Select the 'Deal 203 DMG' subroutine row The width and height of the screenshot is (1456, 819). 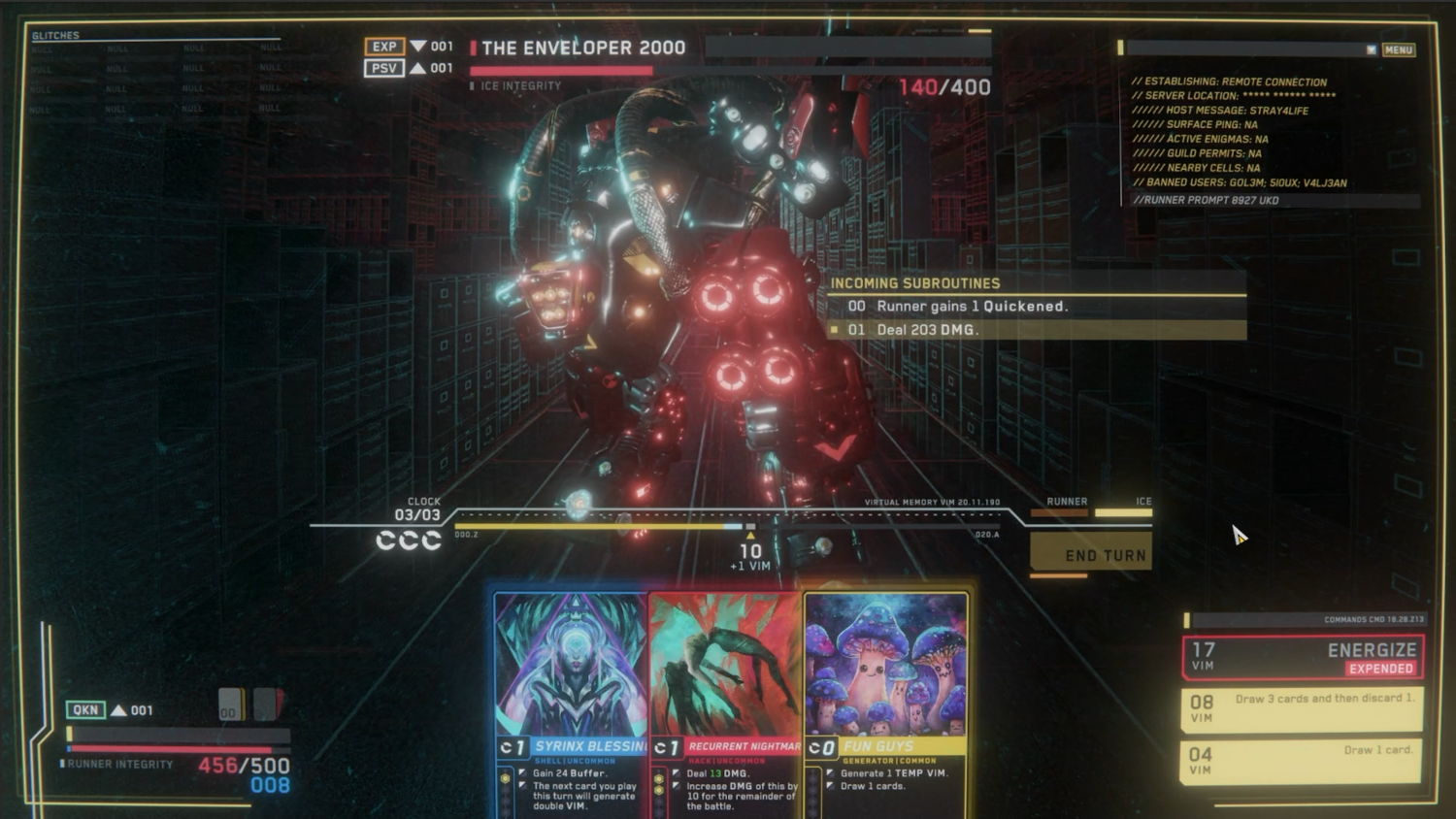[1037, 330]
